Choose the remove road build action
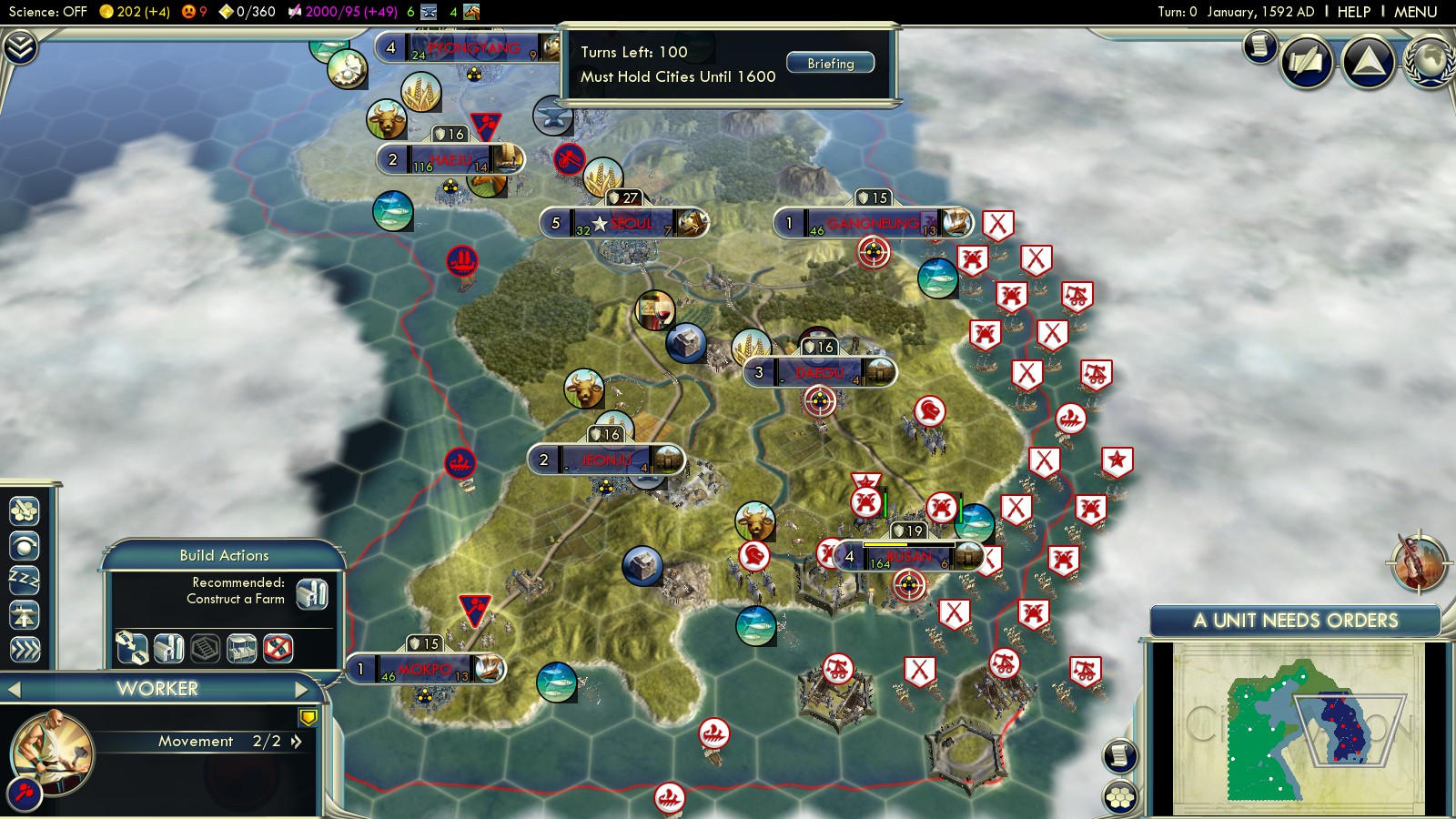Screen dimensions: 1456x819 278,648
